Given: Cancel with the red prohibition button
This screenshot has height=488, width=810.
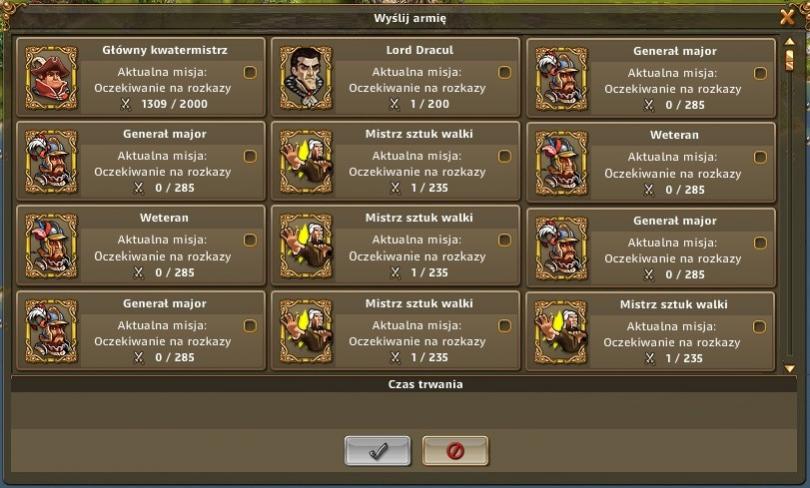Looking at the screenshot, I should (x=455, y=451).
